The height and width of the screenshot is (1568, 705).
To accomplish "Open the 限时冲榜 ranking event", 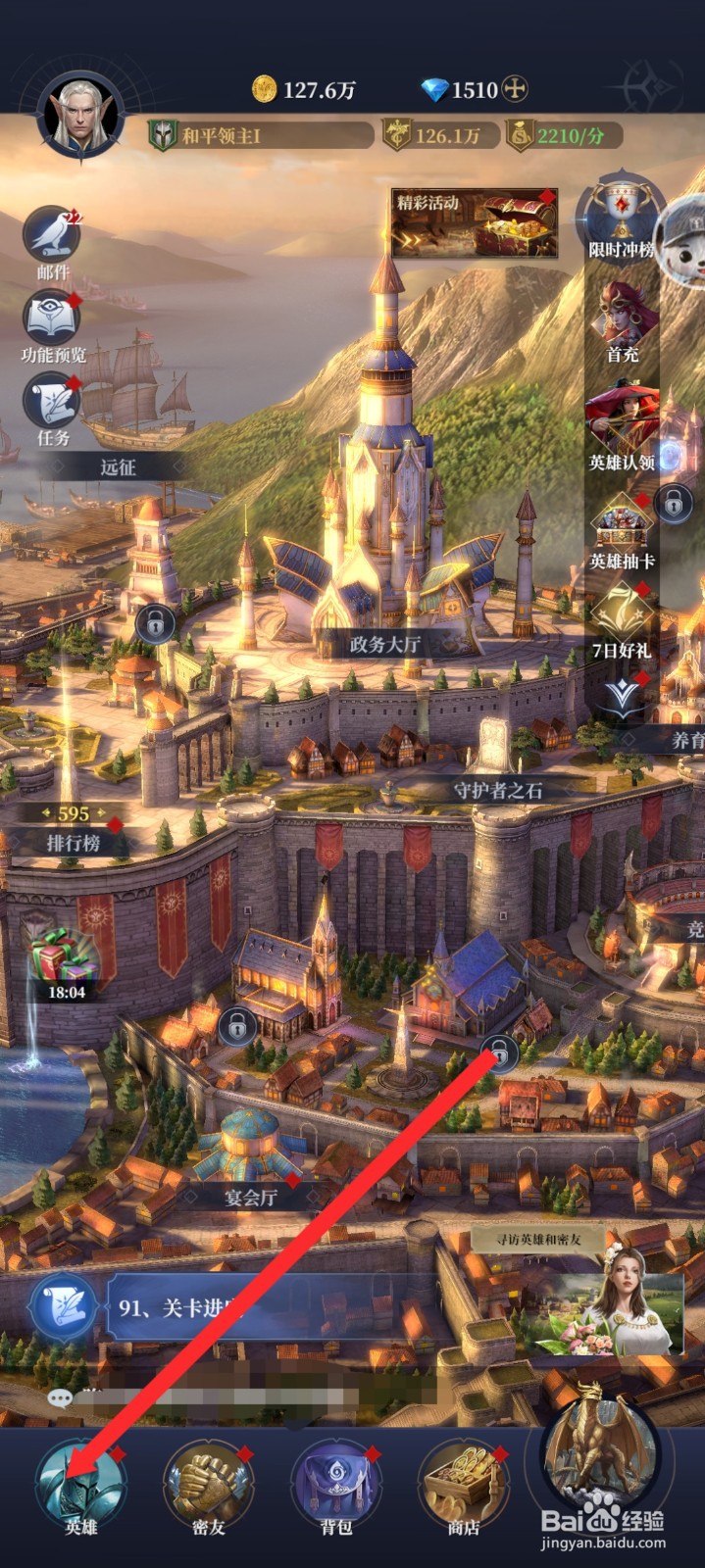I will [x=620, y=220].
